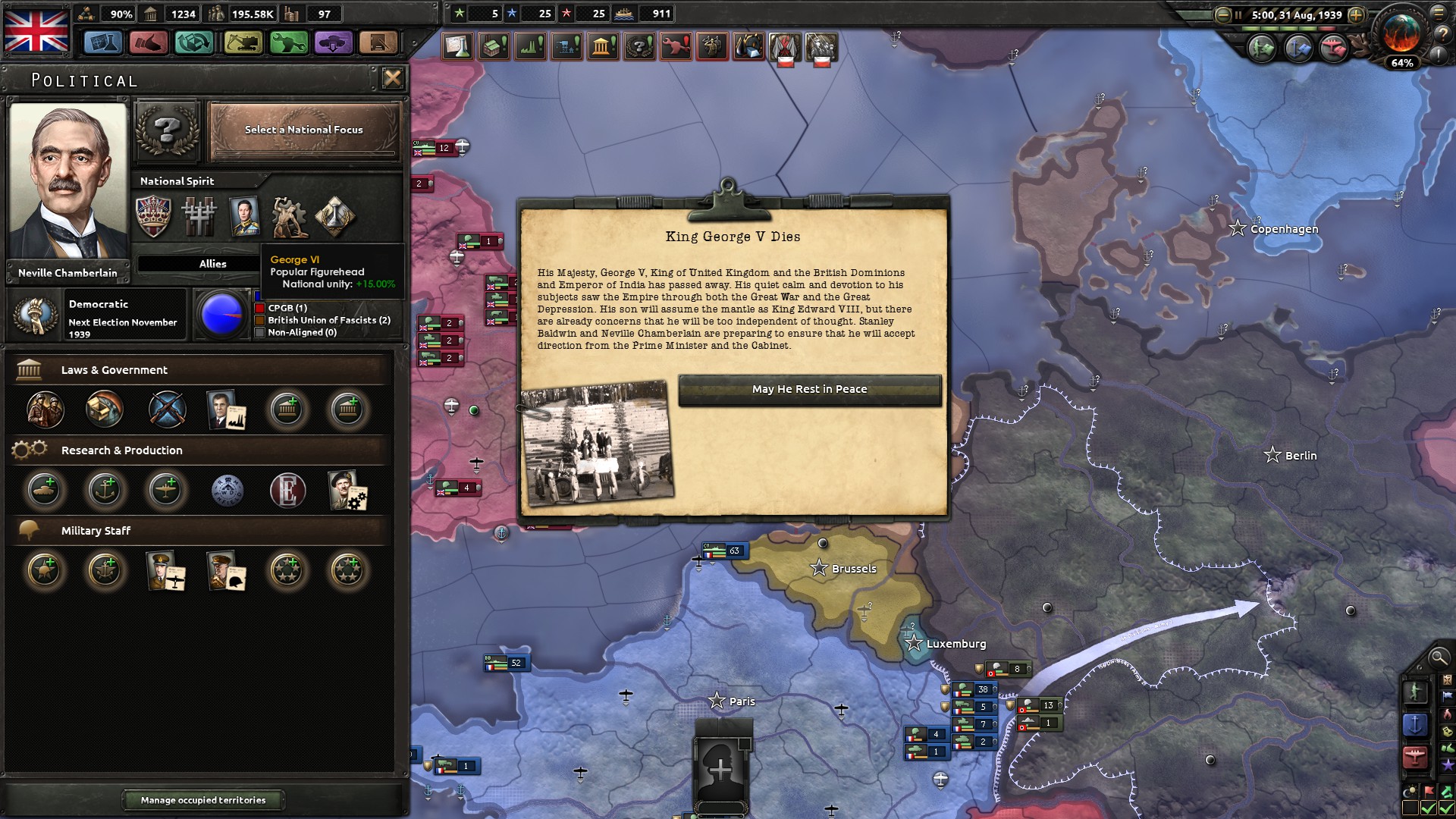Open the Research tab with the flask icon

[x=103, y=43]
